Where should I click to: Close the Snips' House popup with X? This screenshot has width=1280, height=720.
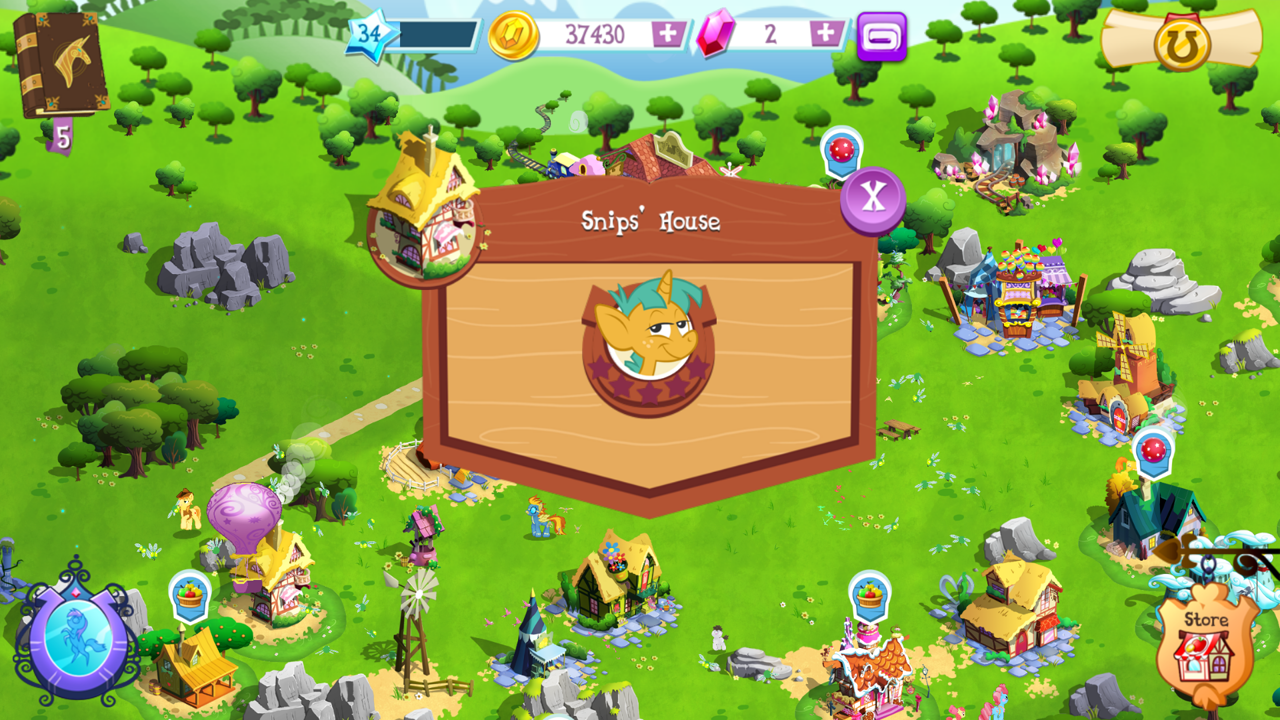873,199
